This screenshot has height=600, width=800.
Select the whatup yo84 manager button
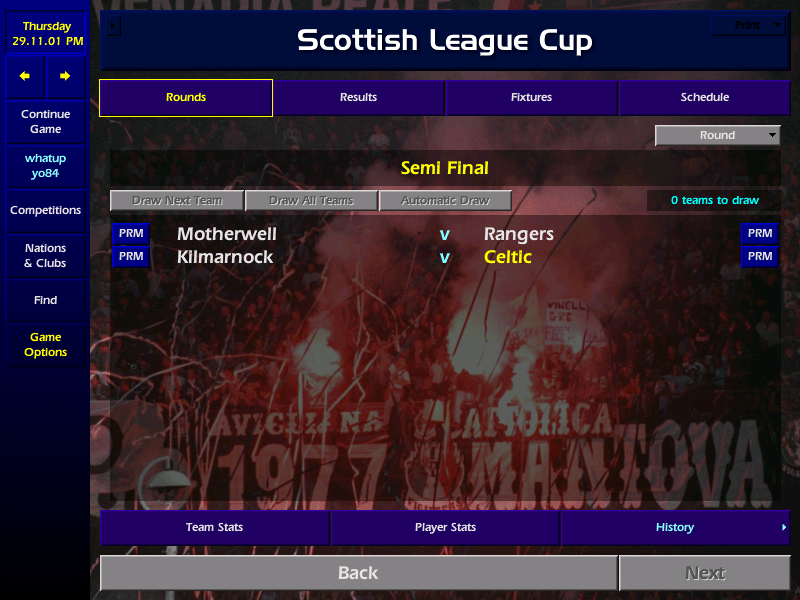coord(45,166)
